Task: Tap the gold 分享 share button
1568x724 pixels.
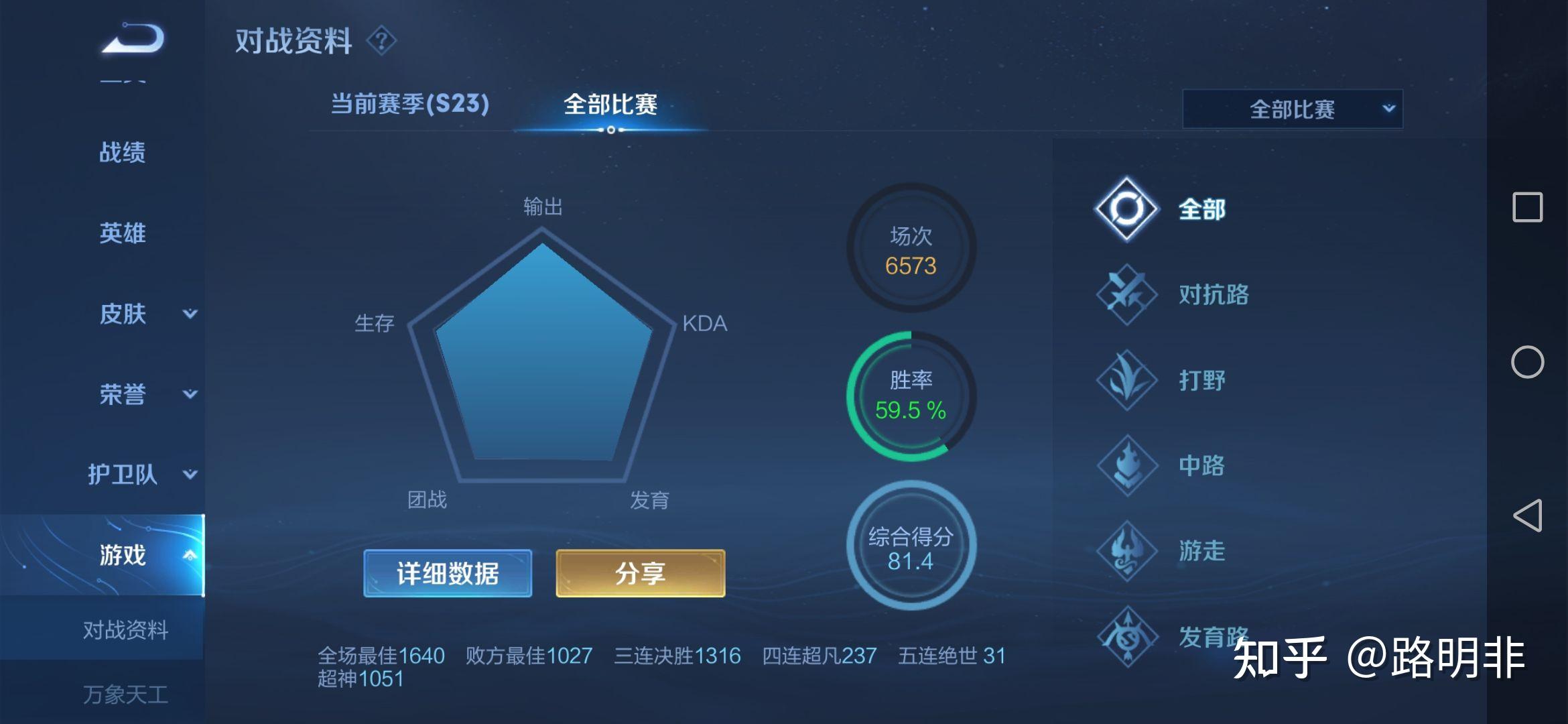Action: [x=640, y=574]
